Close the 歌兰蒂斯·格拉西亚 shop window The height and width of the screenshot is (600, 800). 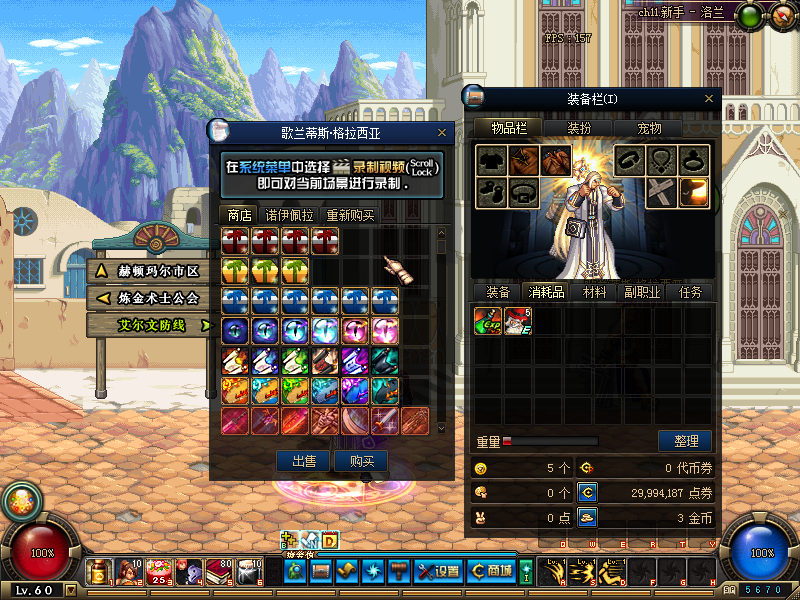[443, 131]
